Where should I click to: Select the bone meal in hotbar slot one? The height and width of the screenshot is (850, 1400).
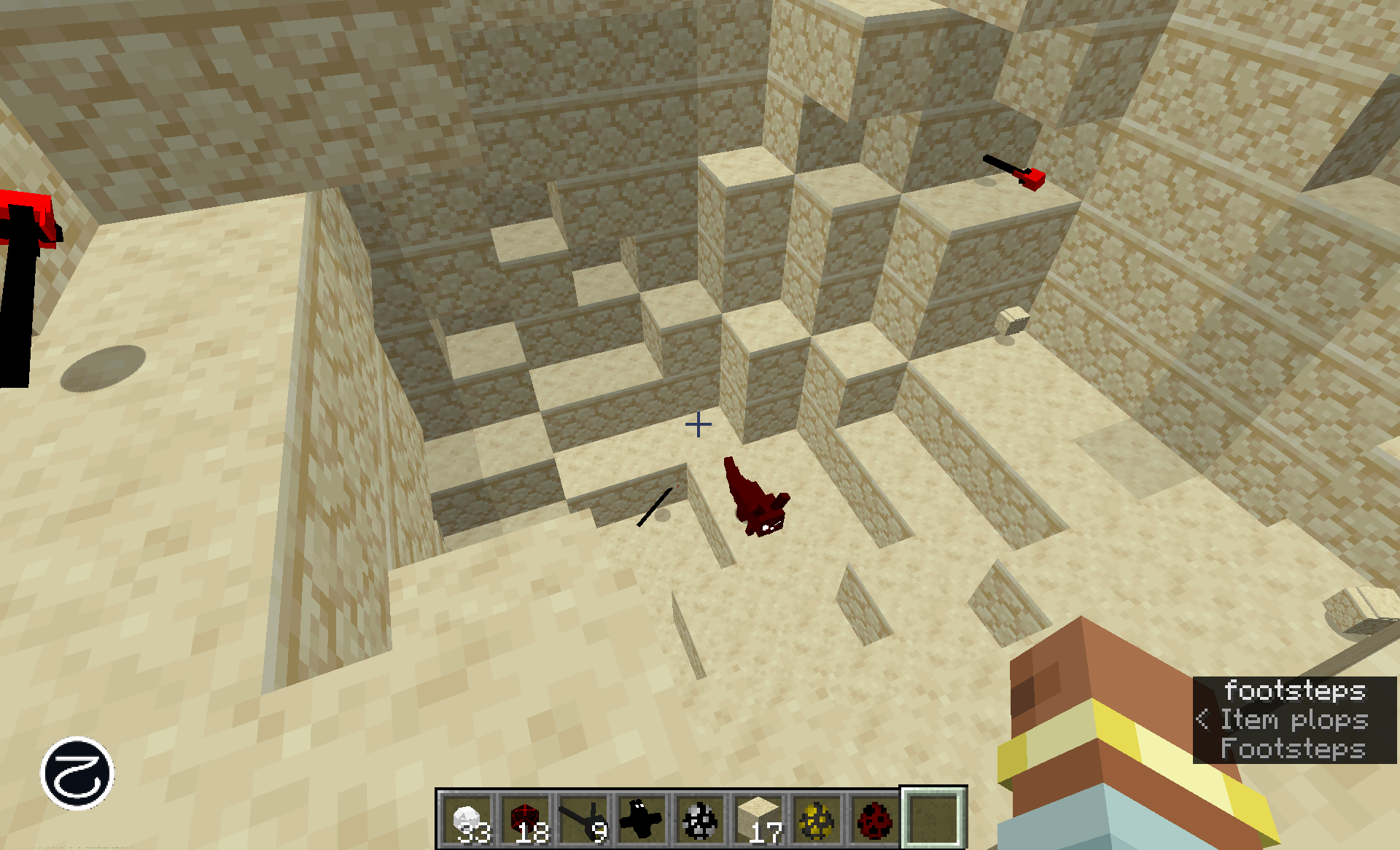click(x=467, y=818)
